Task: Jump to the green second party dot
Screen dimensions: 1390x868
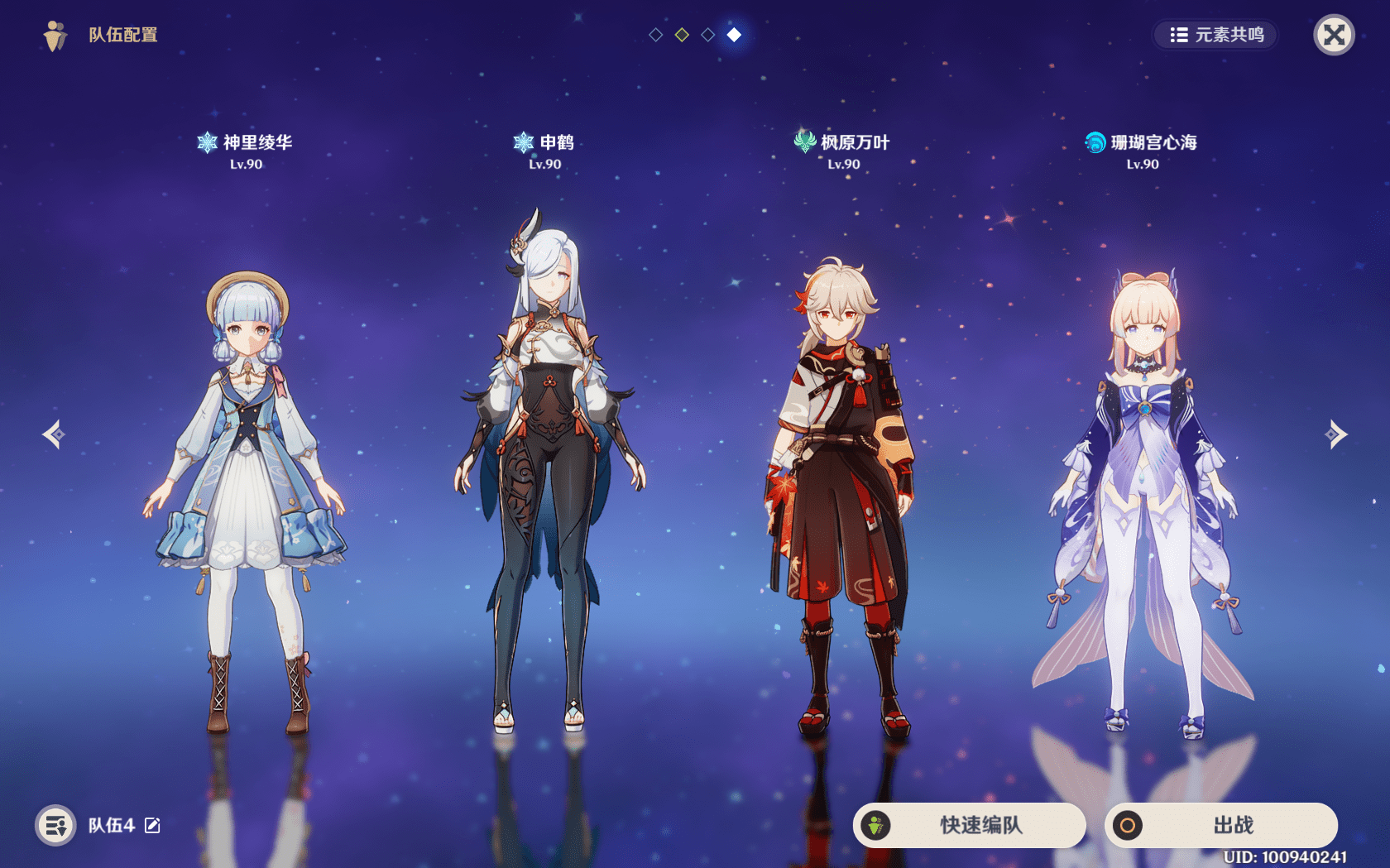Action: click(x=682, y=35)
